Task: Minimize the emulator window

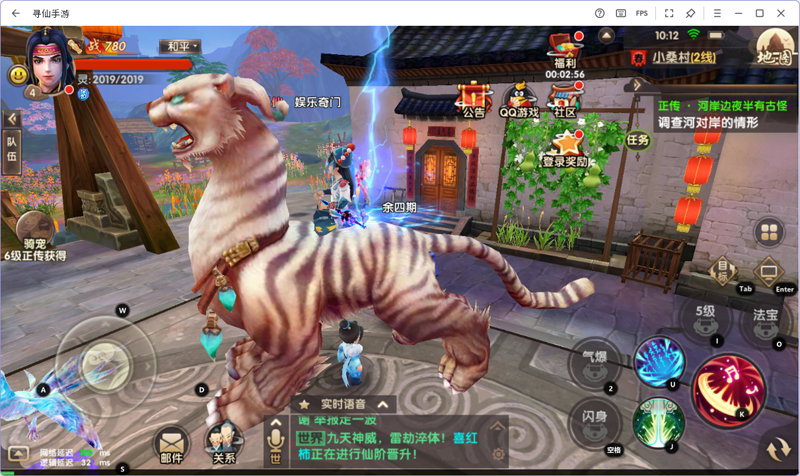Action: tap(736, 13)
